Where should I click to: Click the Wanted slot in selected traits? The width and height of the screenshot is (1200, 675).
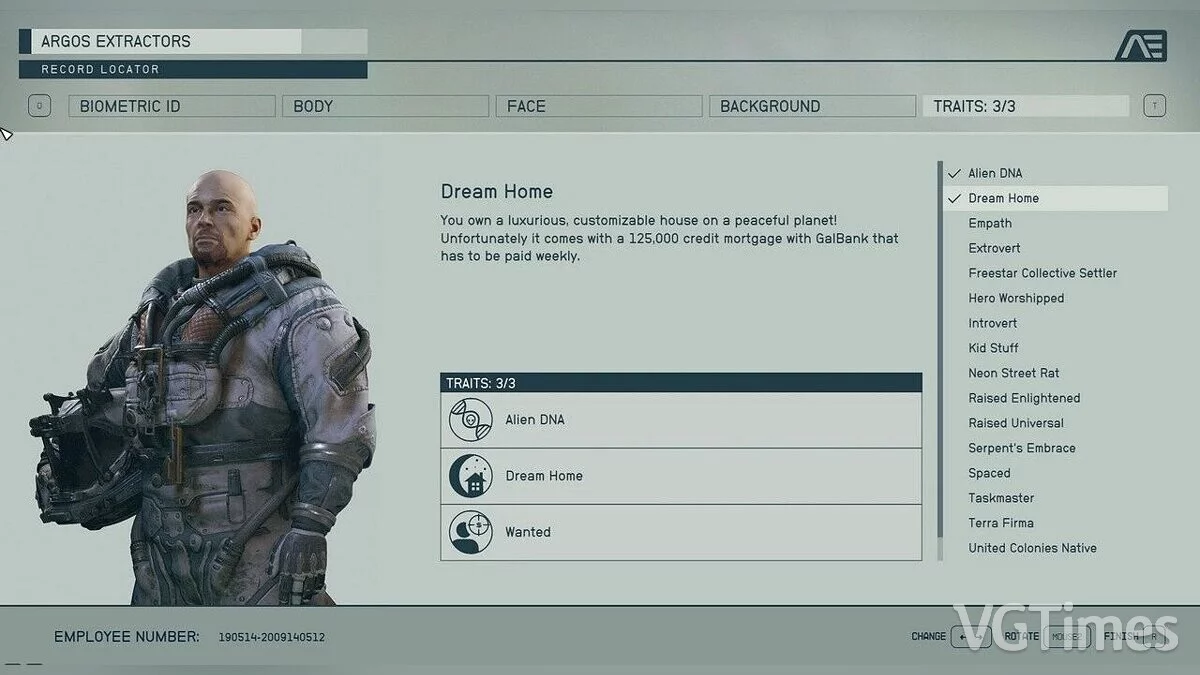click(x=680, y=532)
